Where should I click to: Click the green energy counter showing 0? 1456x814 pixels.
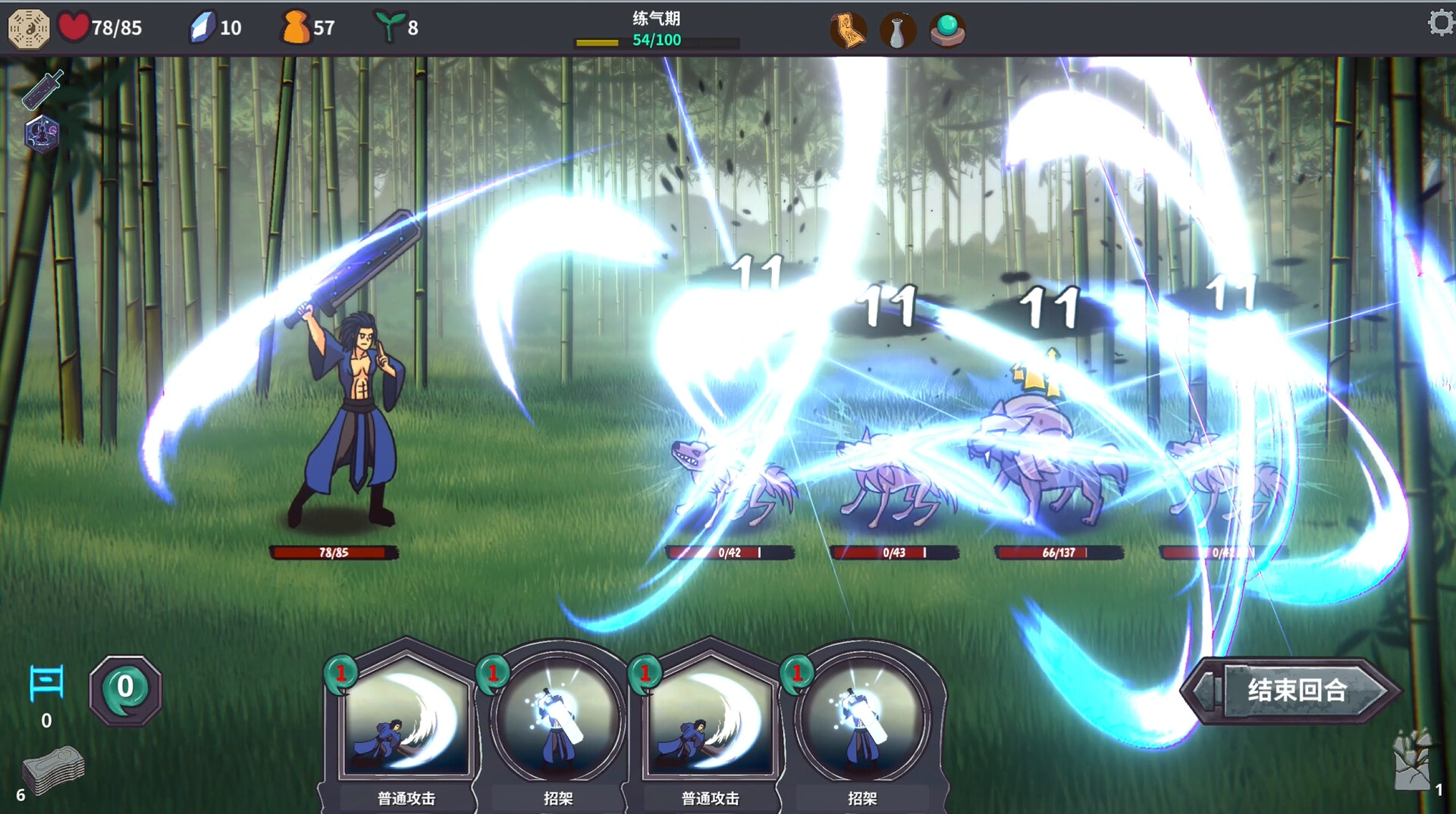[124, 688]
